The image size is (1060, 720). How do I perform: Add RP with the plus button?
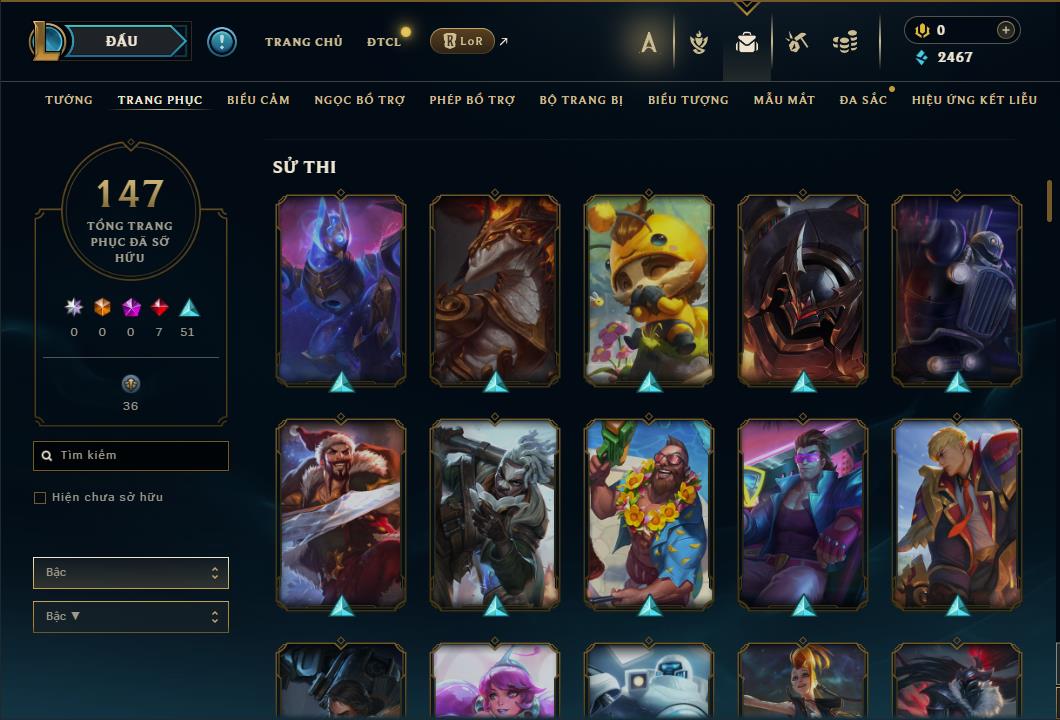pyautogui.click(x=1006, y=30)
